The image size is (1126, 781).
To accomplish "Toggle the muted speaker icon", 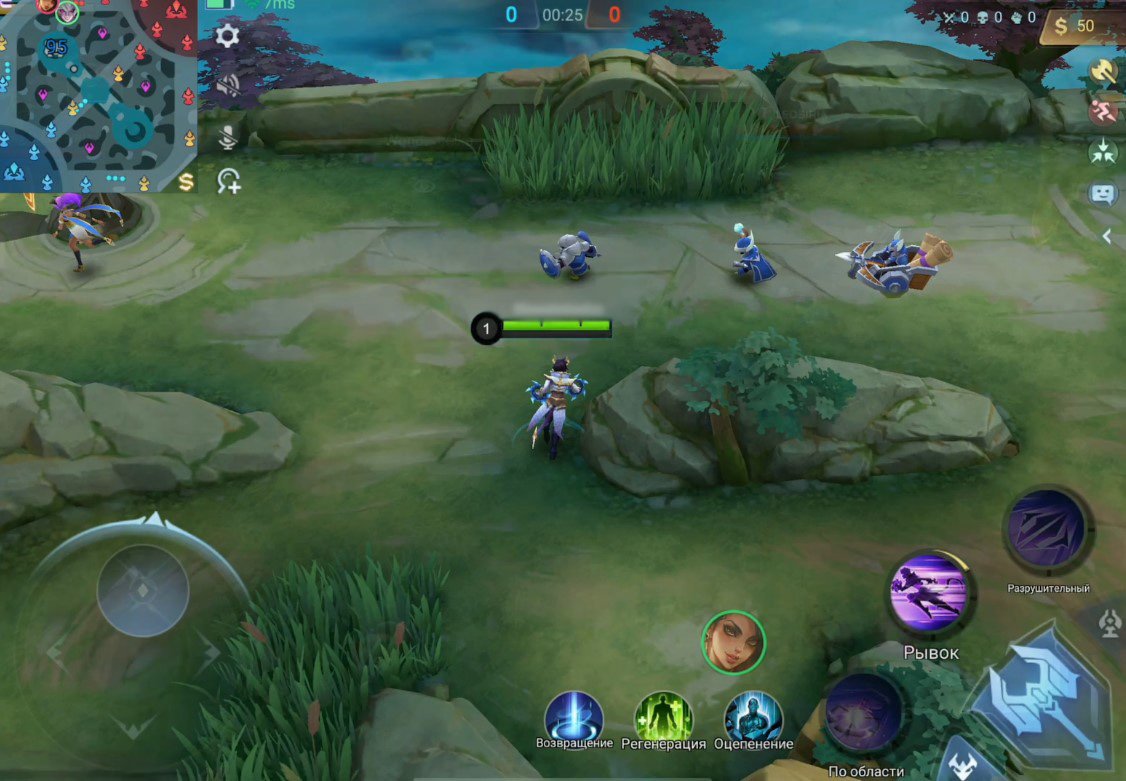I will coord(228,85).
